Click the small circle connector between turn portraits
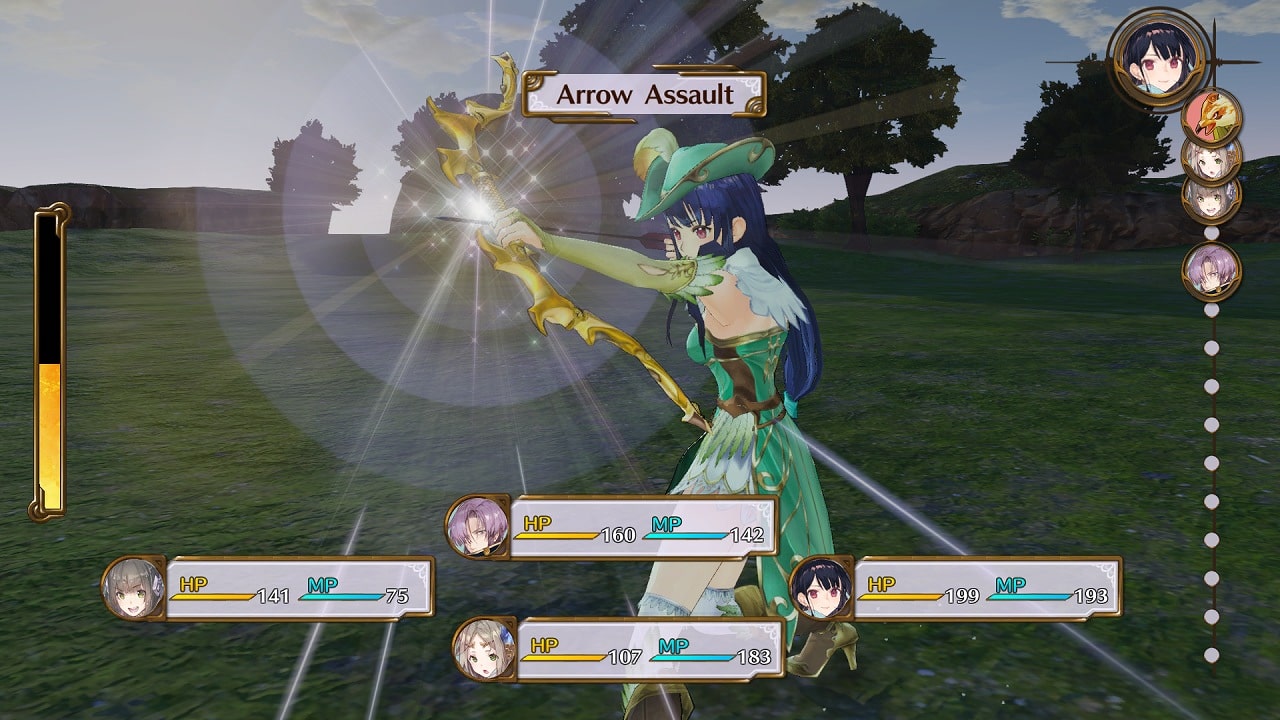1280x720 pixels. (1212, 234)
